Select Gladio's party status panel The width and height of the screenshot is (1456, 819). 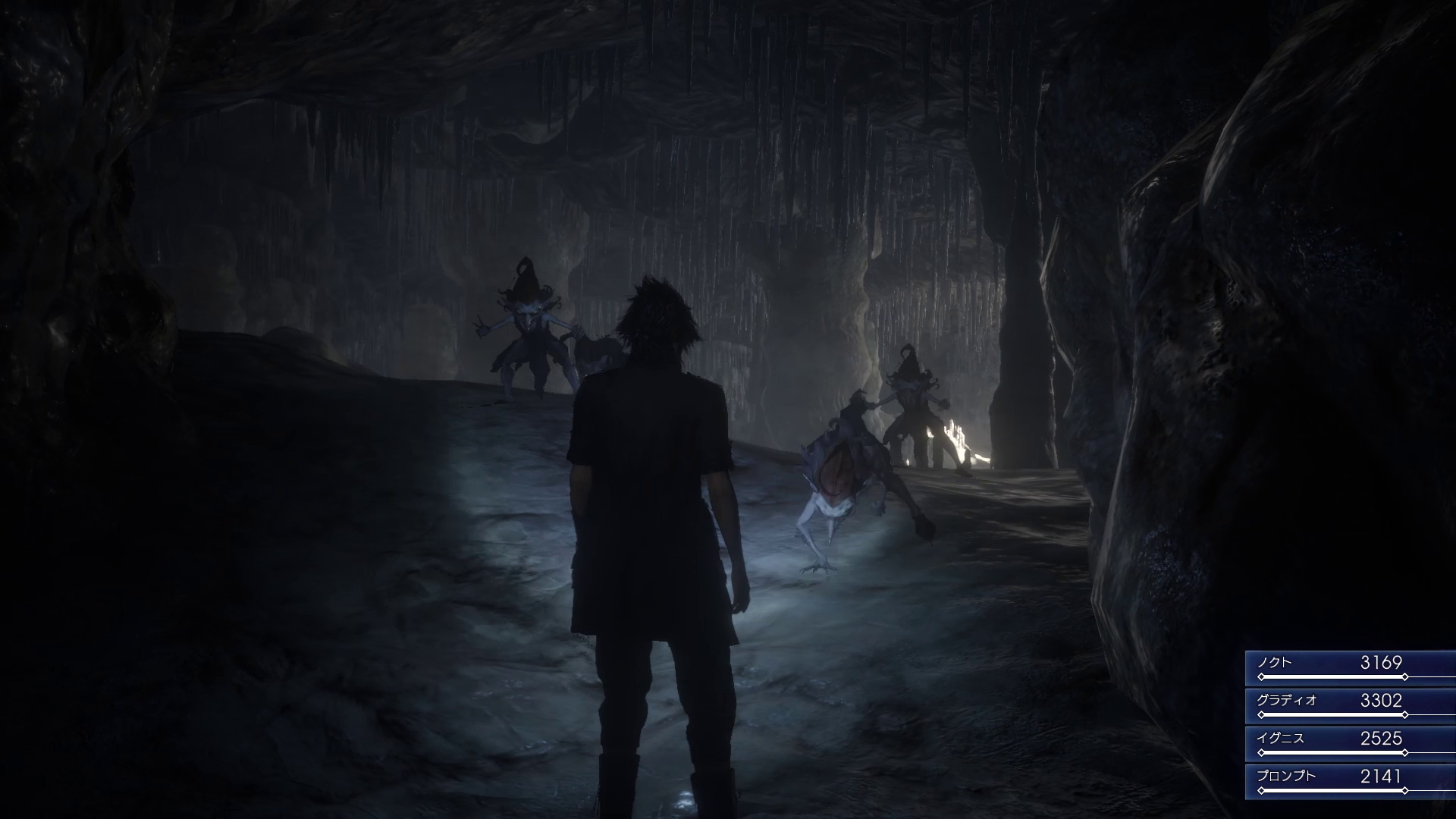tap(1351, 705)
